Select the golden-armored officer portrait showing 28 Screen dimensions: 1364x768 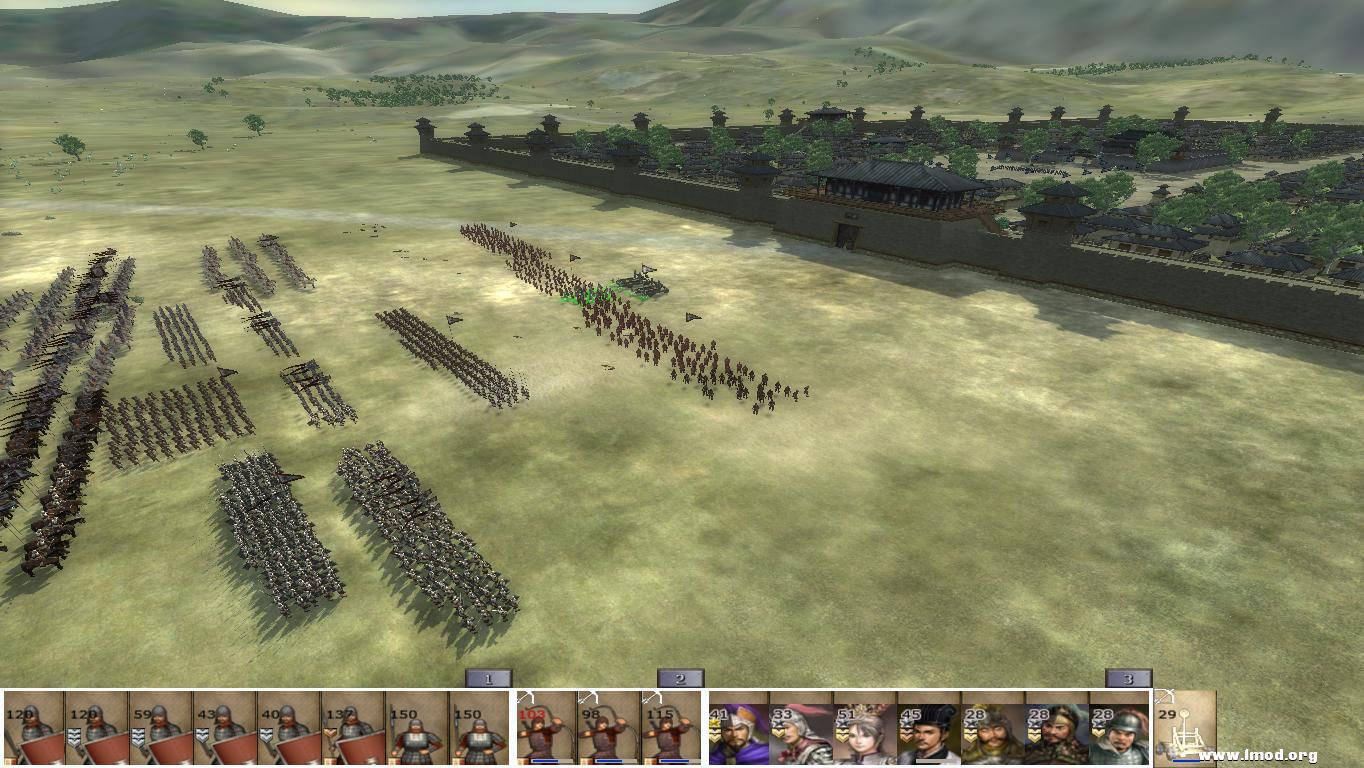[987, 733]
